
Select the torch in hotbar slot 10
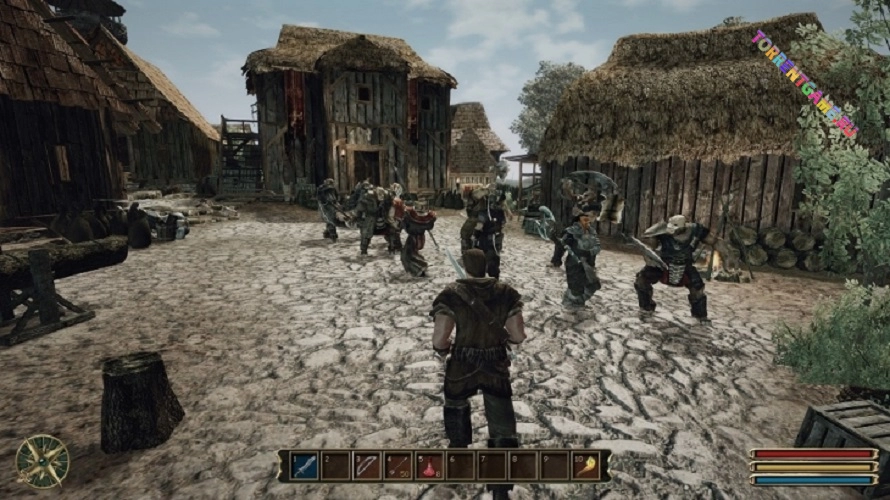point(585,466)
